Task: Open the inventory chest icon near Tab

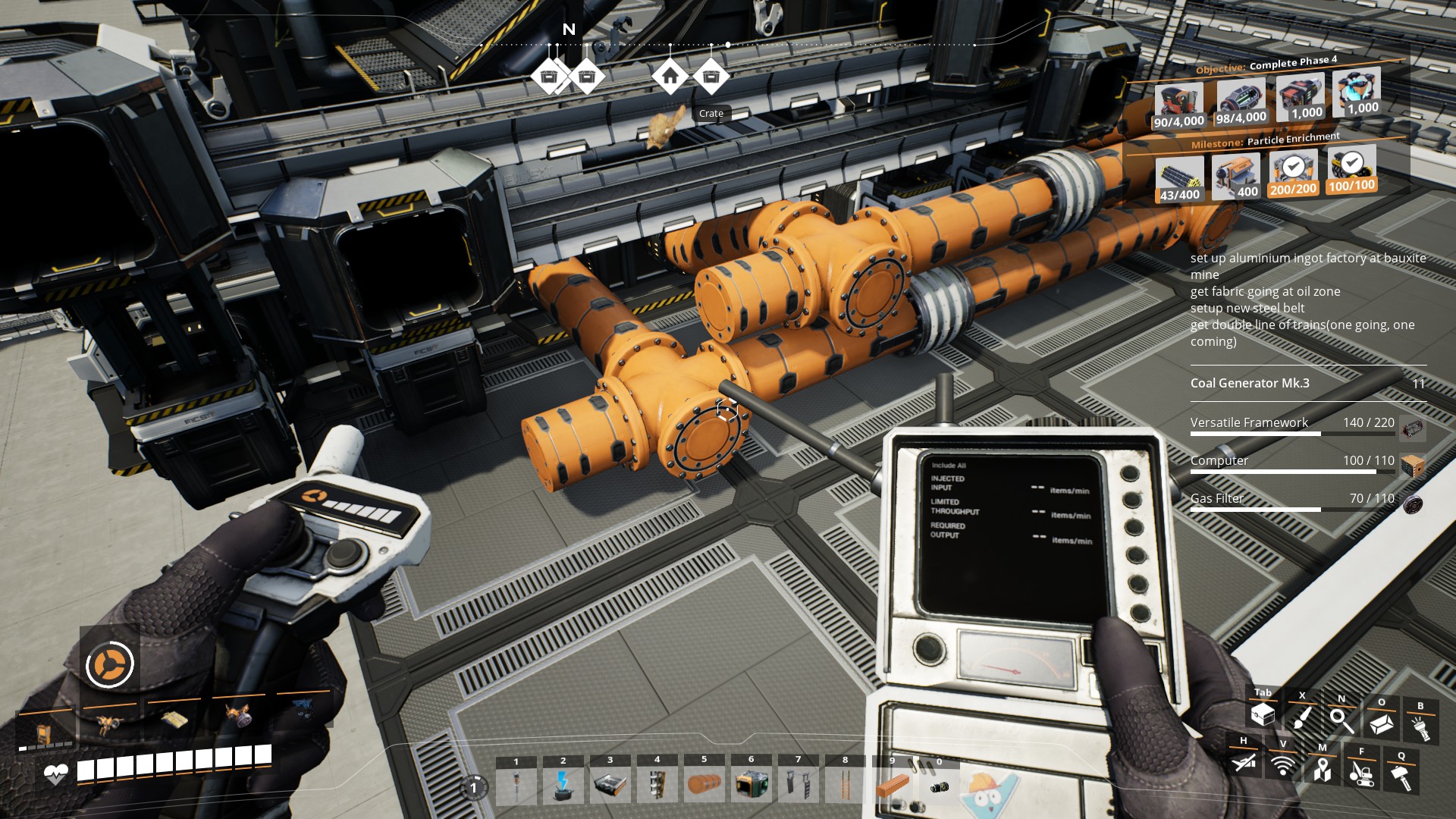Action: [1263, 716]
